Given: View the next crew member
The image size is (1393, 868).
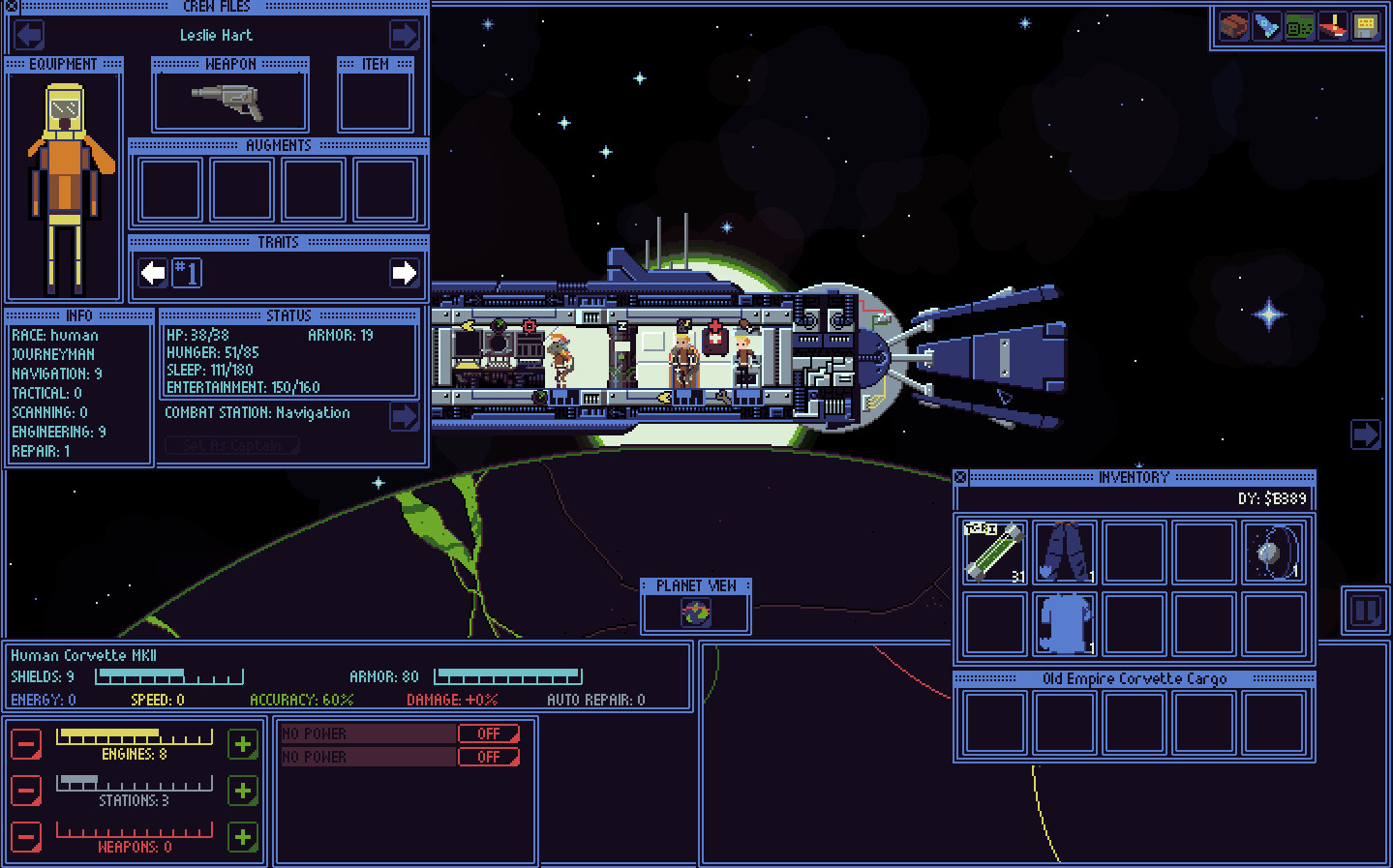Looking at the screenshot, I should (404, 35).
